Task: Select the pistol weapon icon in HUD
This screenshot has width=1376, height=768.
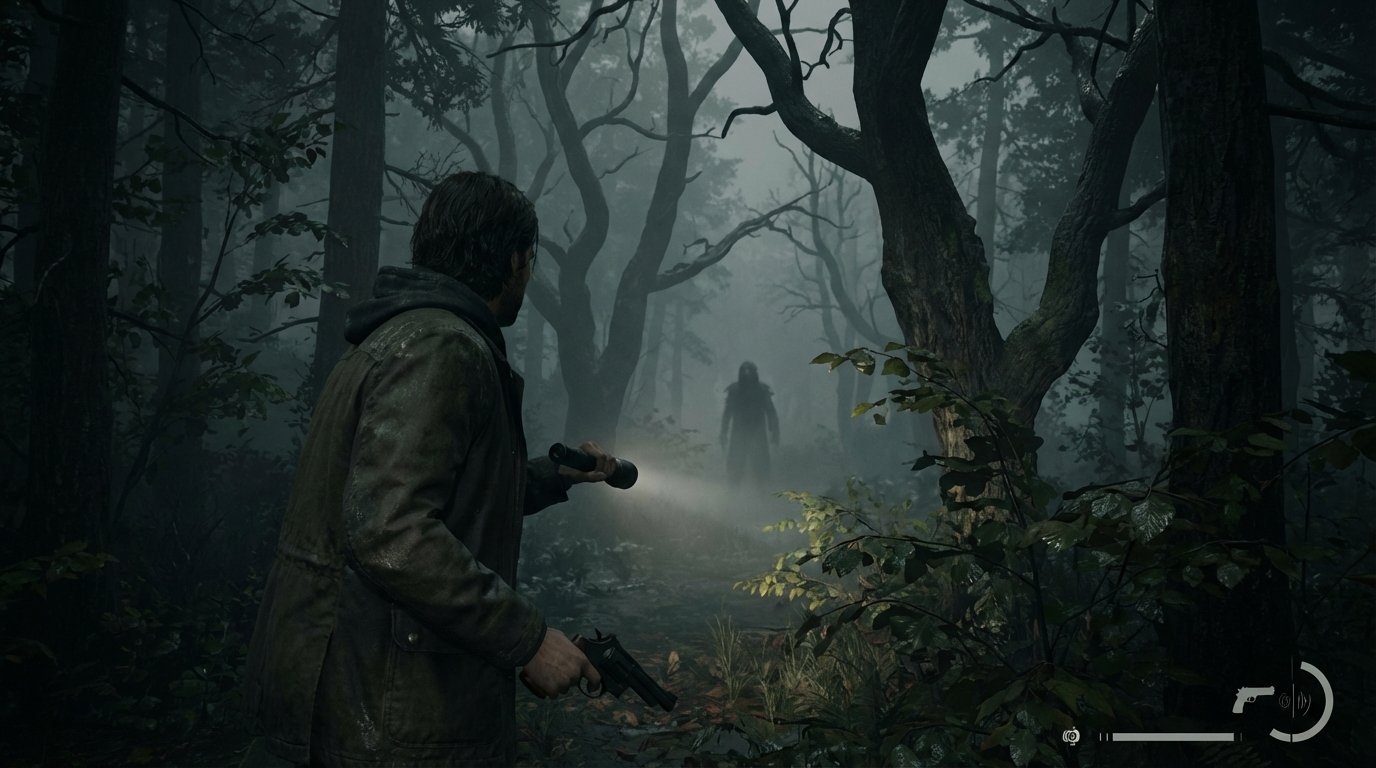Action: click(x=1253, y=699)
